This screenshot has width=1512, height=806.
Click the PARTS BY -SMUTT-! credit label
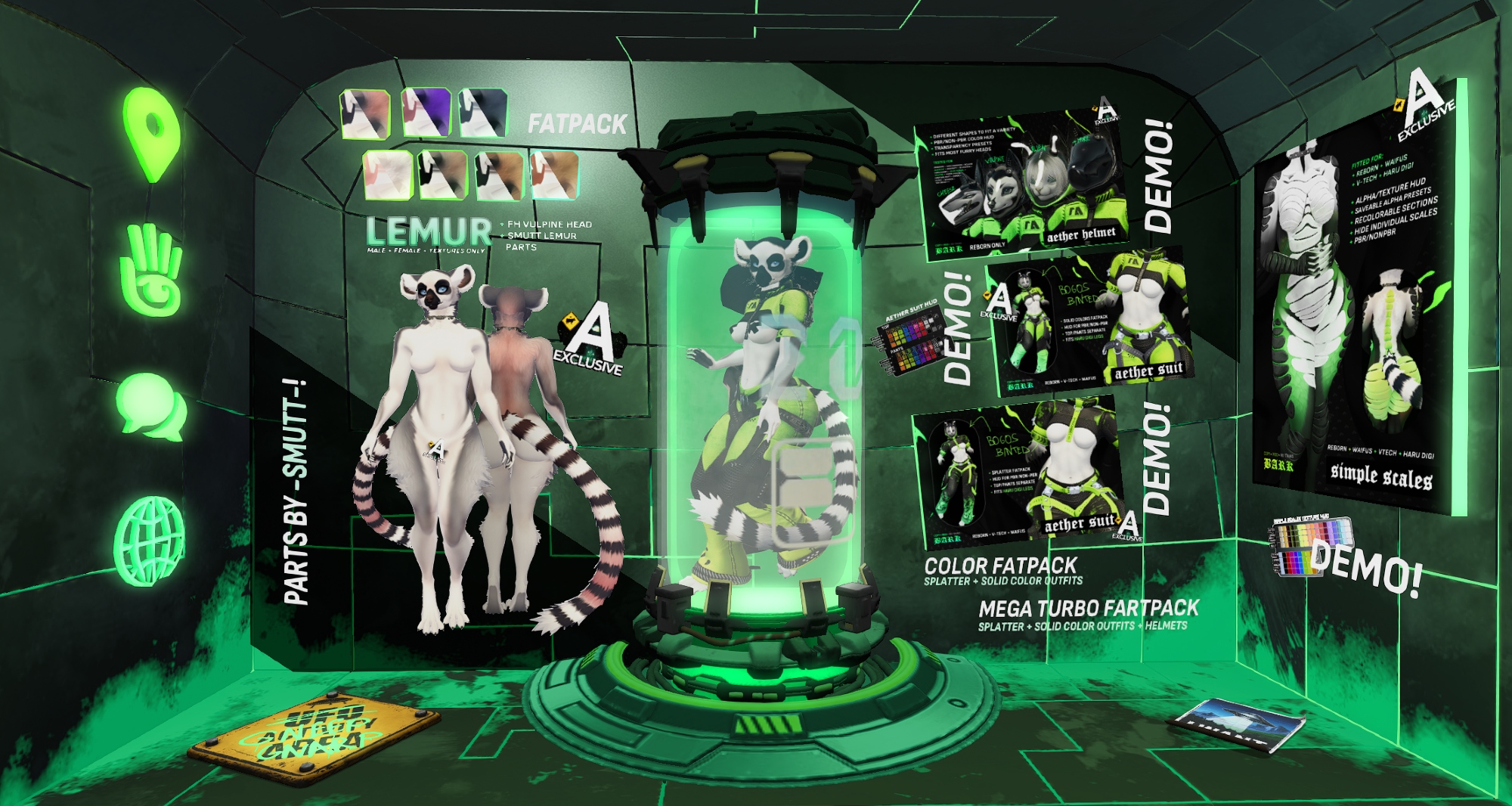click(296, 492)
